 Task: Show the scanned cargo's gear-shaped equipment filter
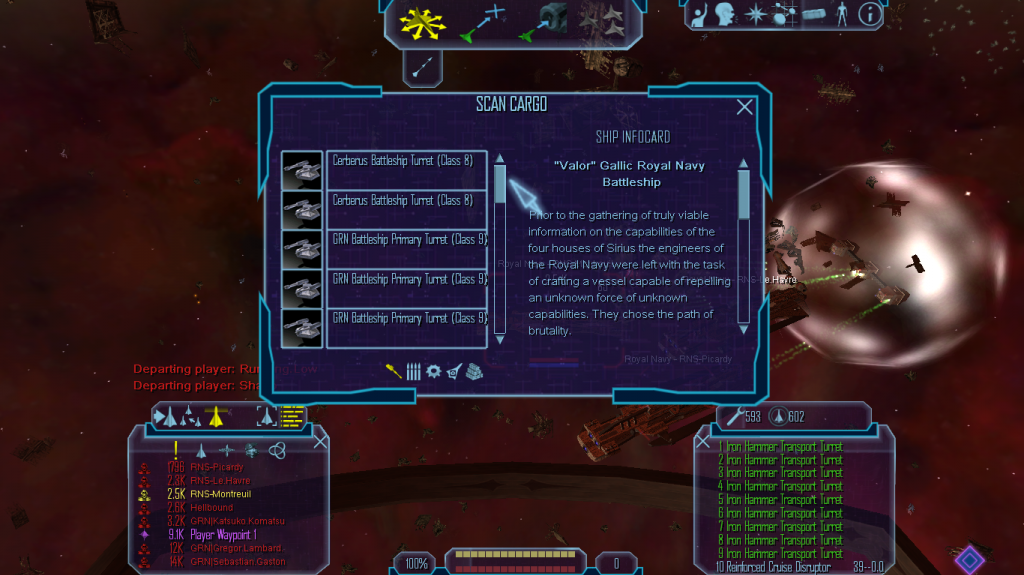(x=433, y=371)
